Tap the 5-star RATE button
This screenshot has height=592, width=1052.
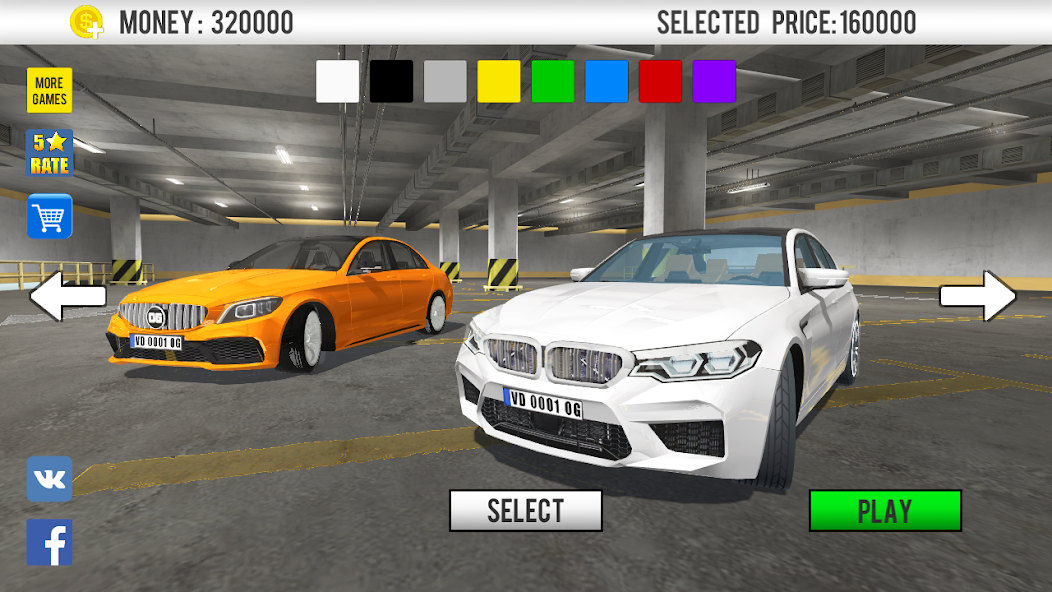[49, 153]
